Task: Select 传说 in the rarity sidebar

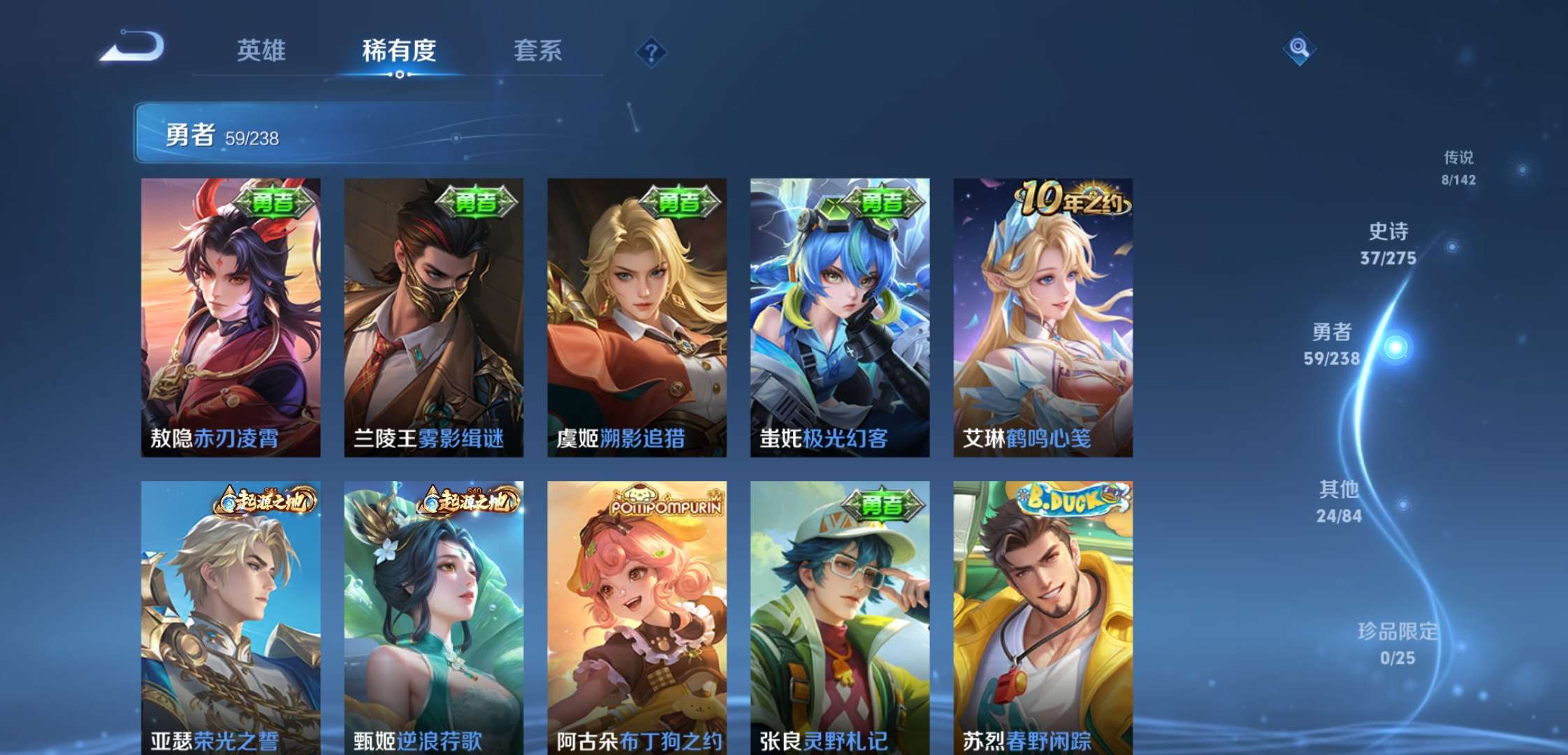Action: [x=1458, y=168]
